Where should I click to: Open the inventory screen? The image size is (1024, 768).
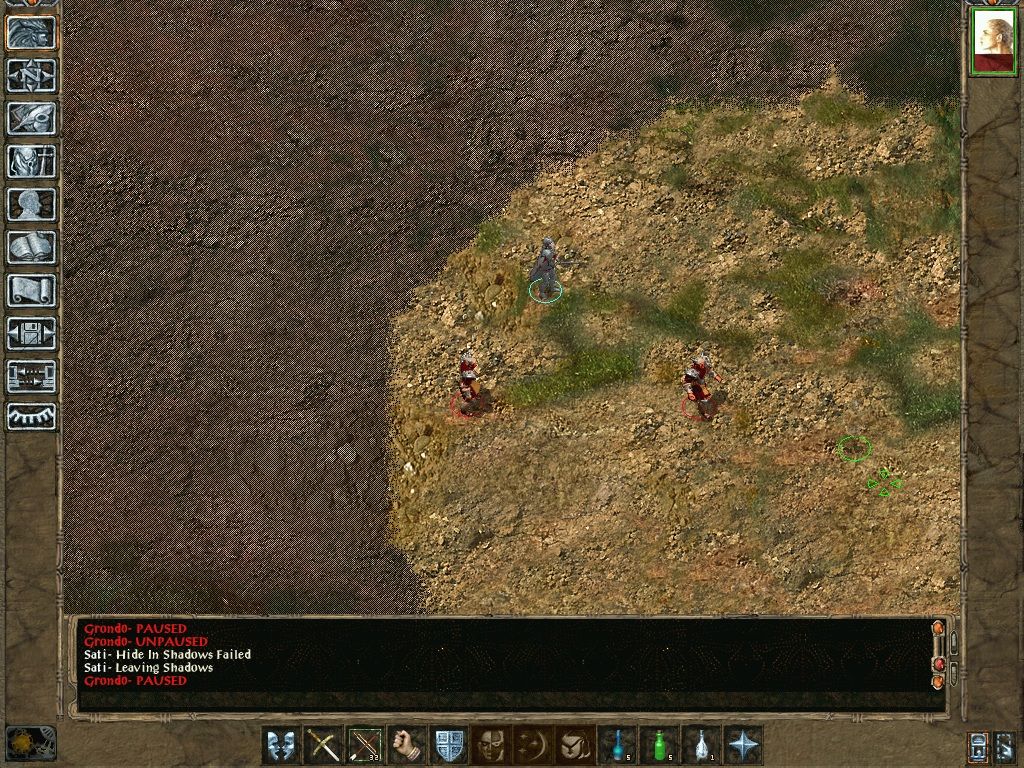point(31,160)
